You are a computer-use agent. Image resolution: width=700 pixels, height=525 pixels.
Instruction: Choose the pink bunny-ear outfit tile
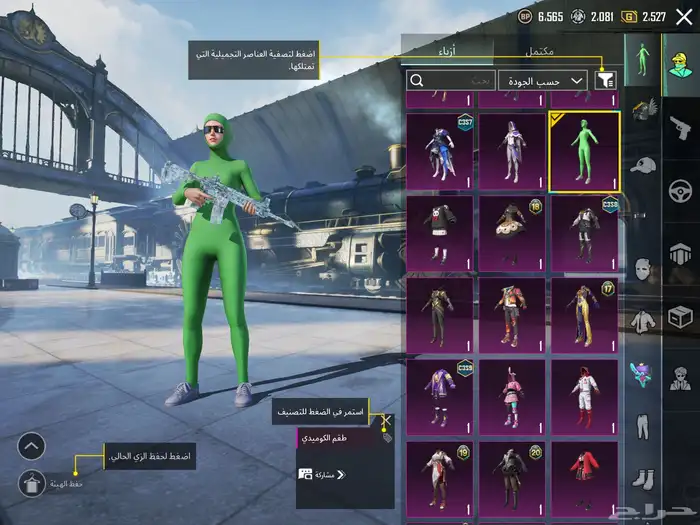coord(512,398)
